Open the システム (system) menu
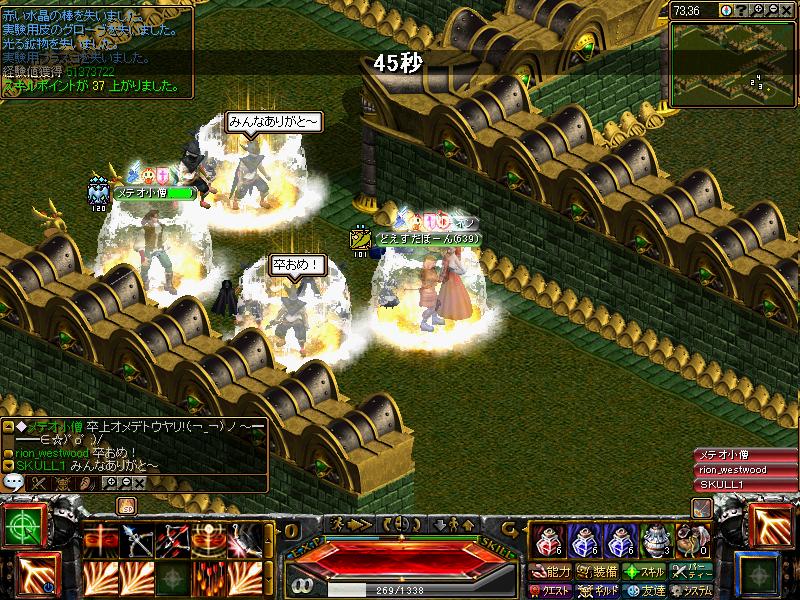 [692, 591]
